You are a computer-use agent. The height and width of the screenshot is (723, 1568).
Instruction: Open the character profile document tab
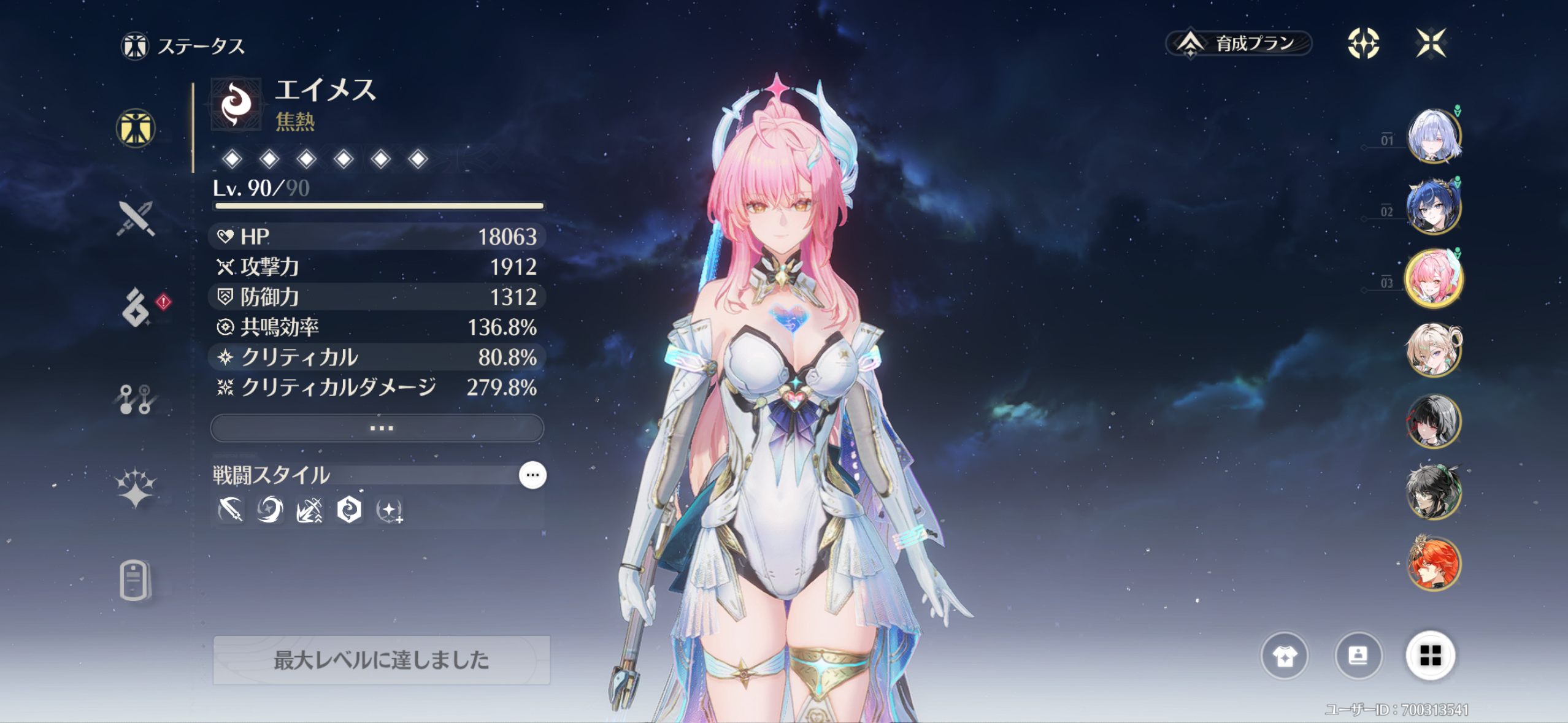tap(134, 580)
